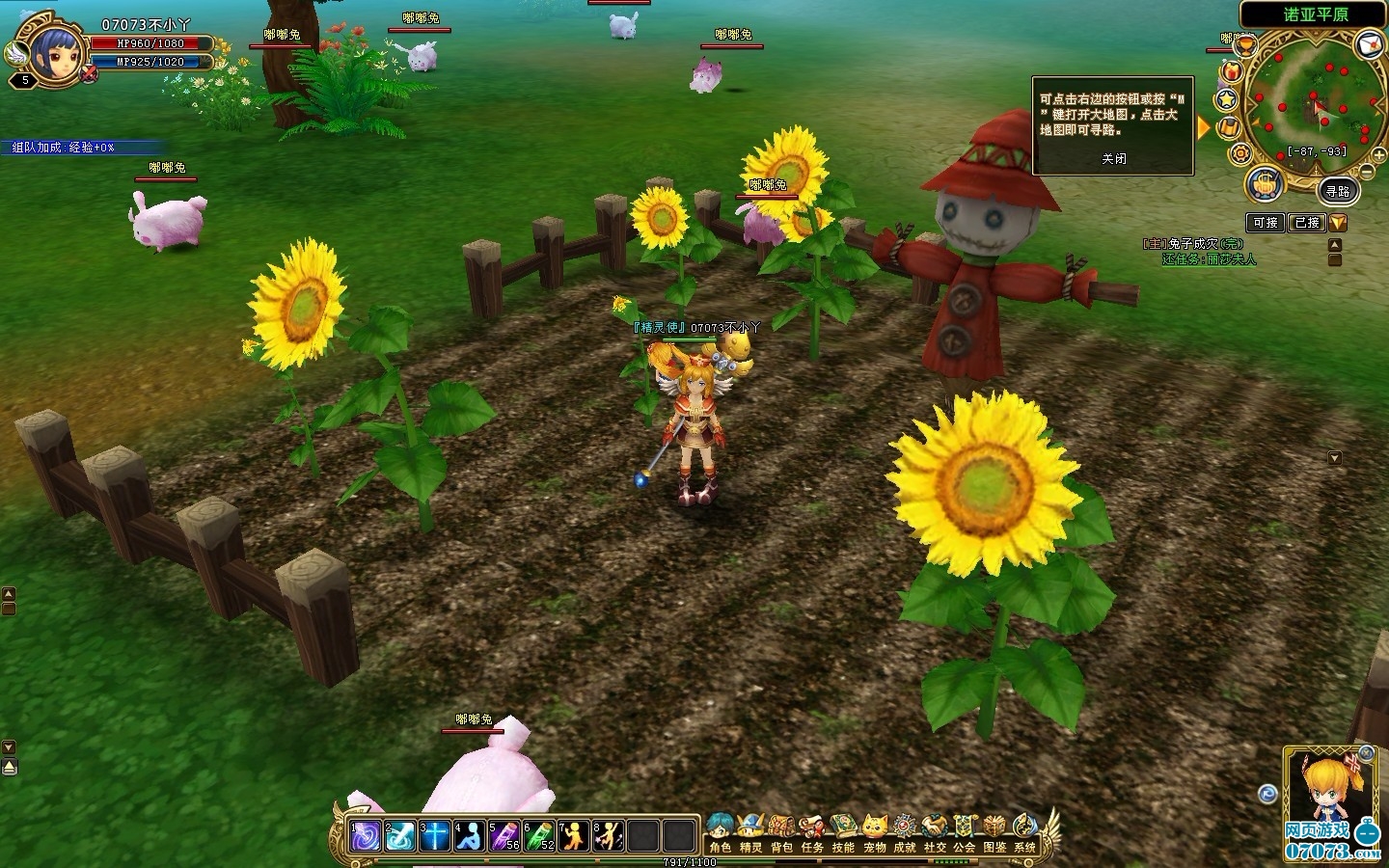Zoom in the minimap with plus button
The image size is (1389, 868).
tap(1380, 156)
